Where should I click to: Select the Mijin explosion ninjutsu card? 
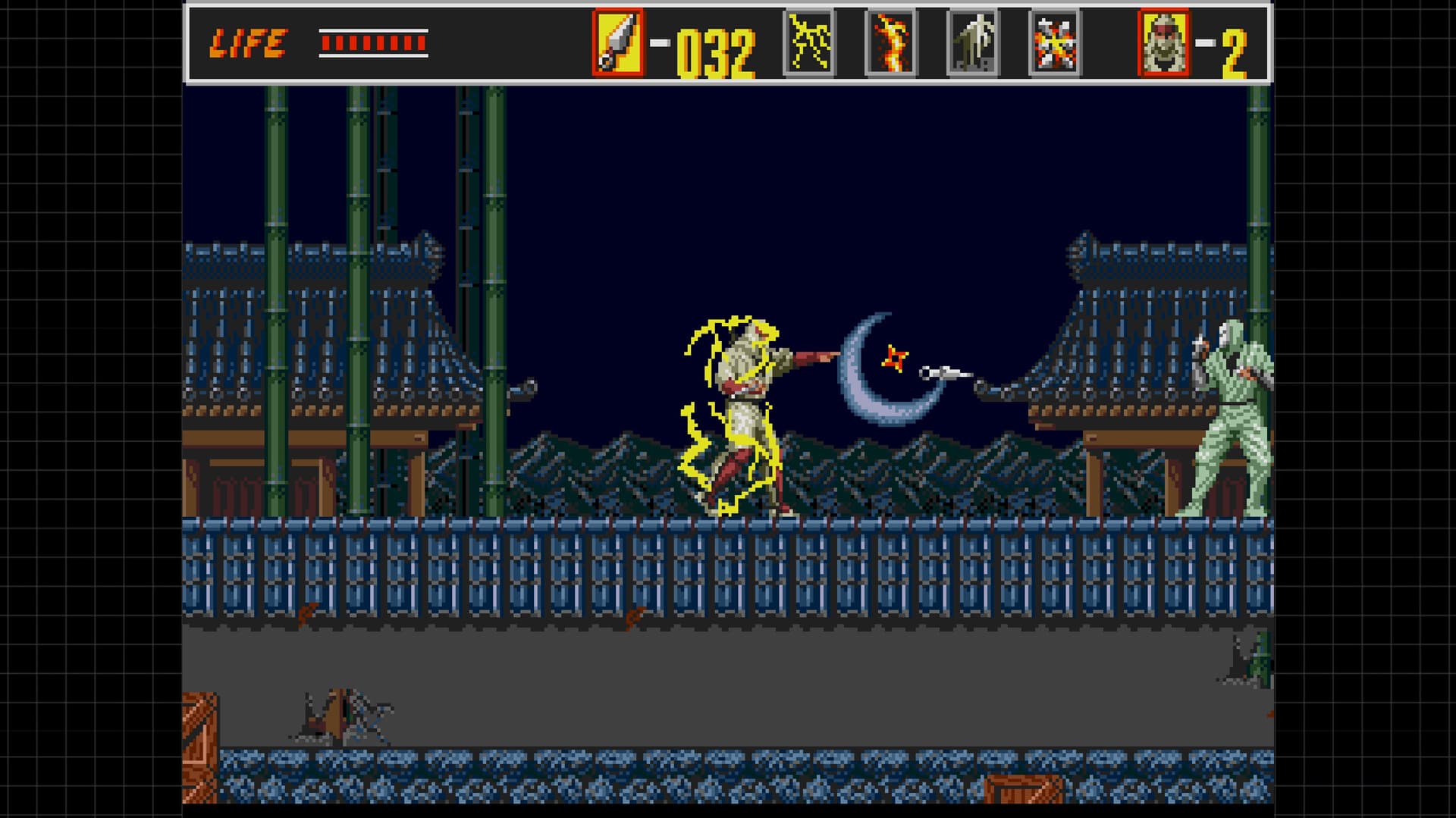click(x=1056, y=40)
